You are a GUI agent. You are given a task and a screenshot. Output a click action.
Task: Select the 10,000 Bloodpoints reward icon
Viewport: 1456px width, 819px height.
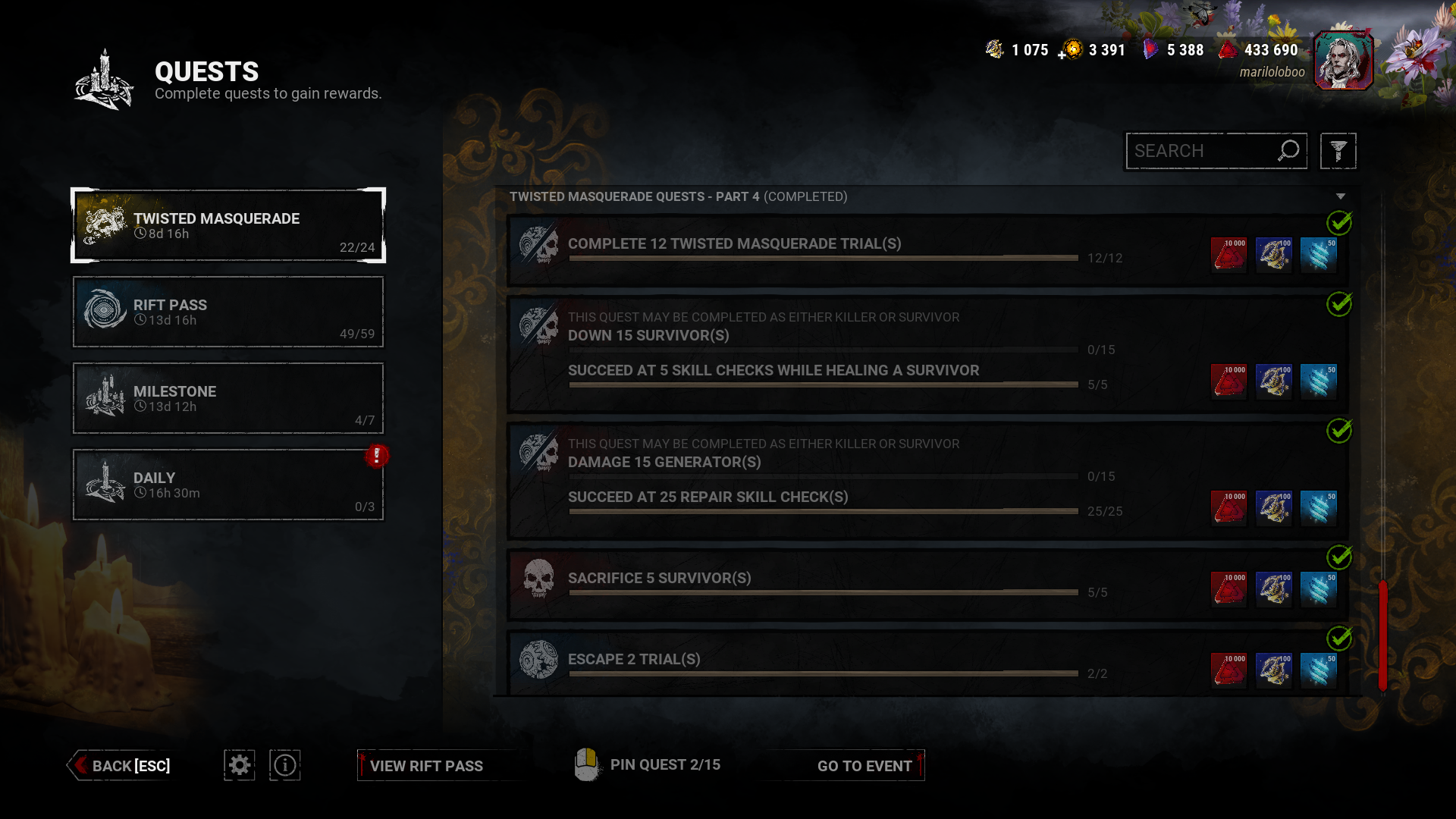pyautogui.click(x=1228, y=254)
